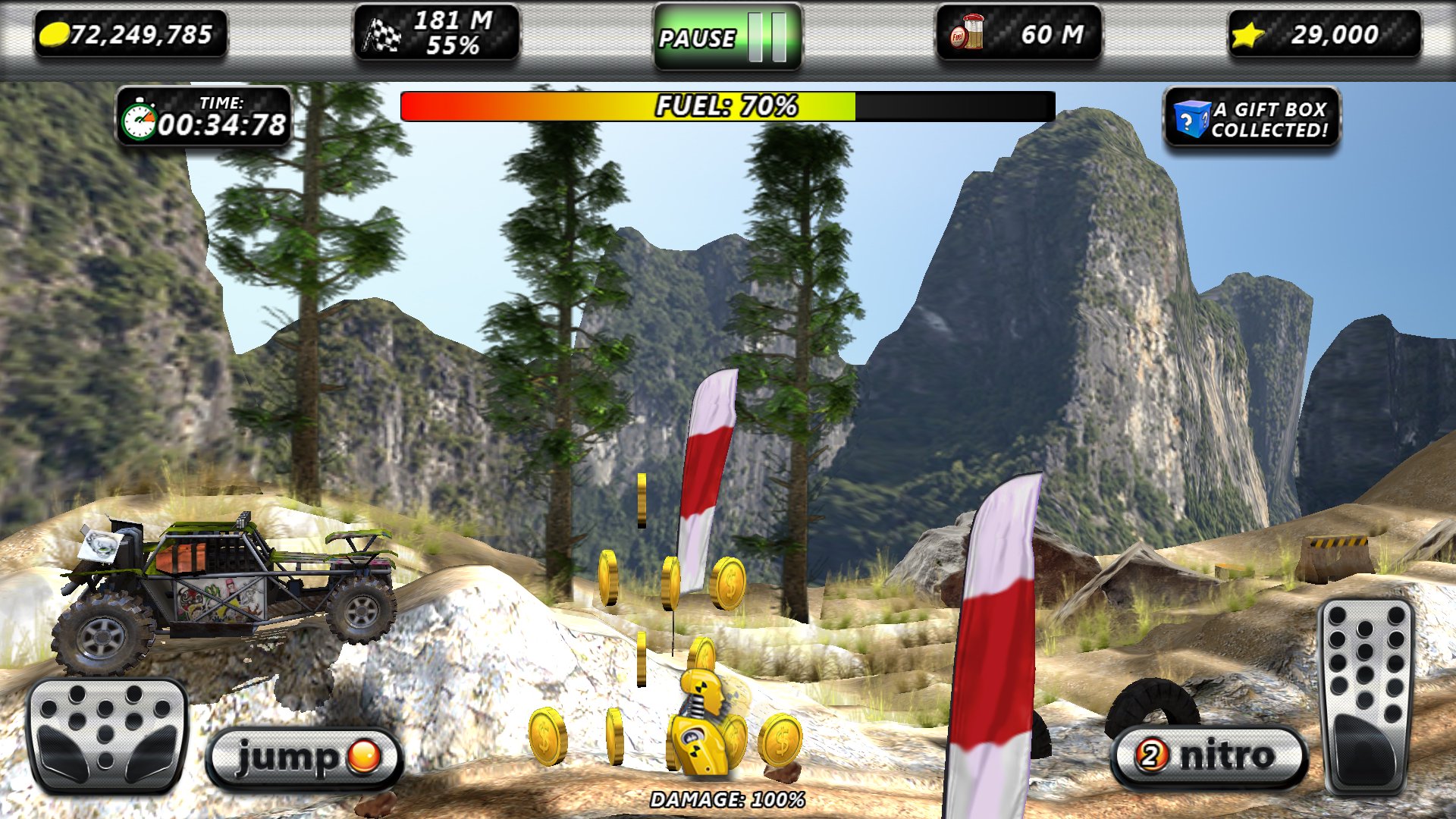This screenshot has height=819, width=1456.
Task: Tap the coin counter showing 72,249,785
Action: 129,33
